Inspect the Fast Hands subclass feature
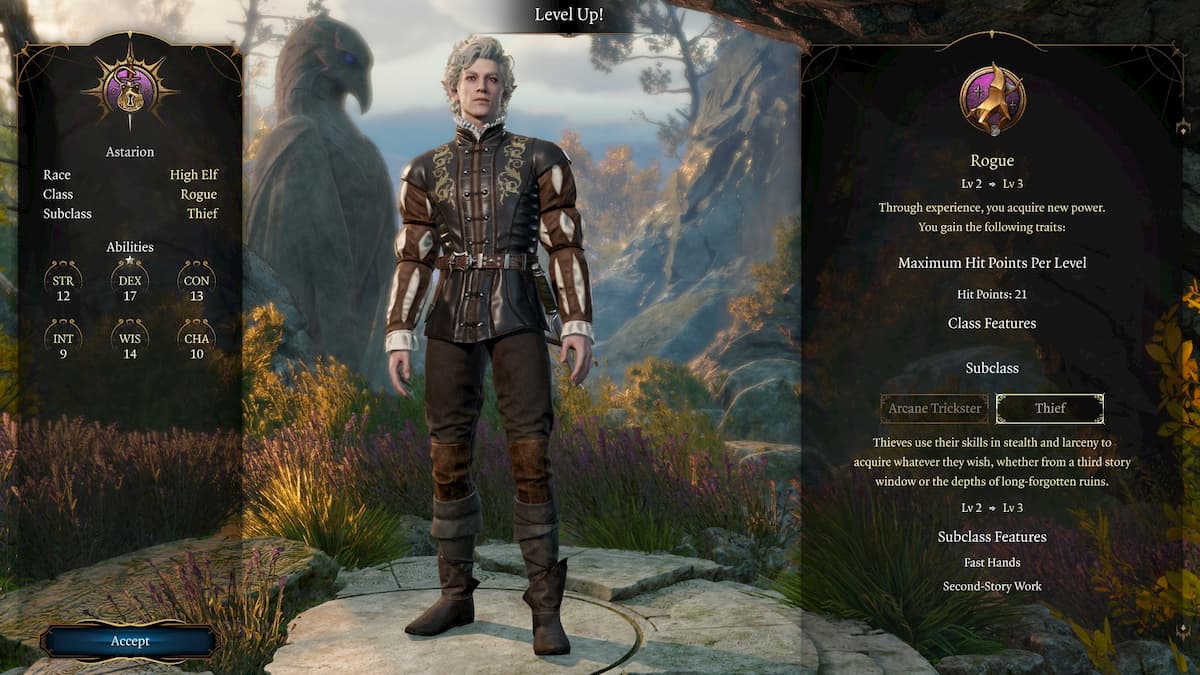Screen dimensions: 1200x675 (x=991, y=563)
